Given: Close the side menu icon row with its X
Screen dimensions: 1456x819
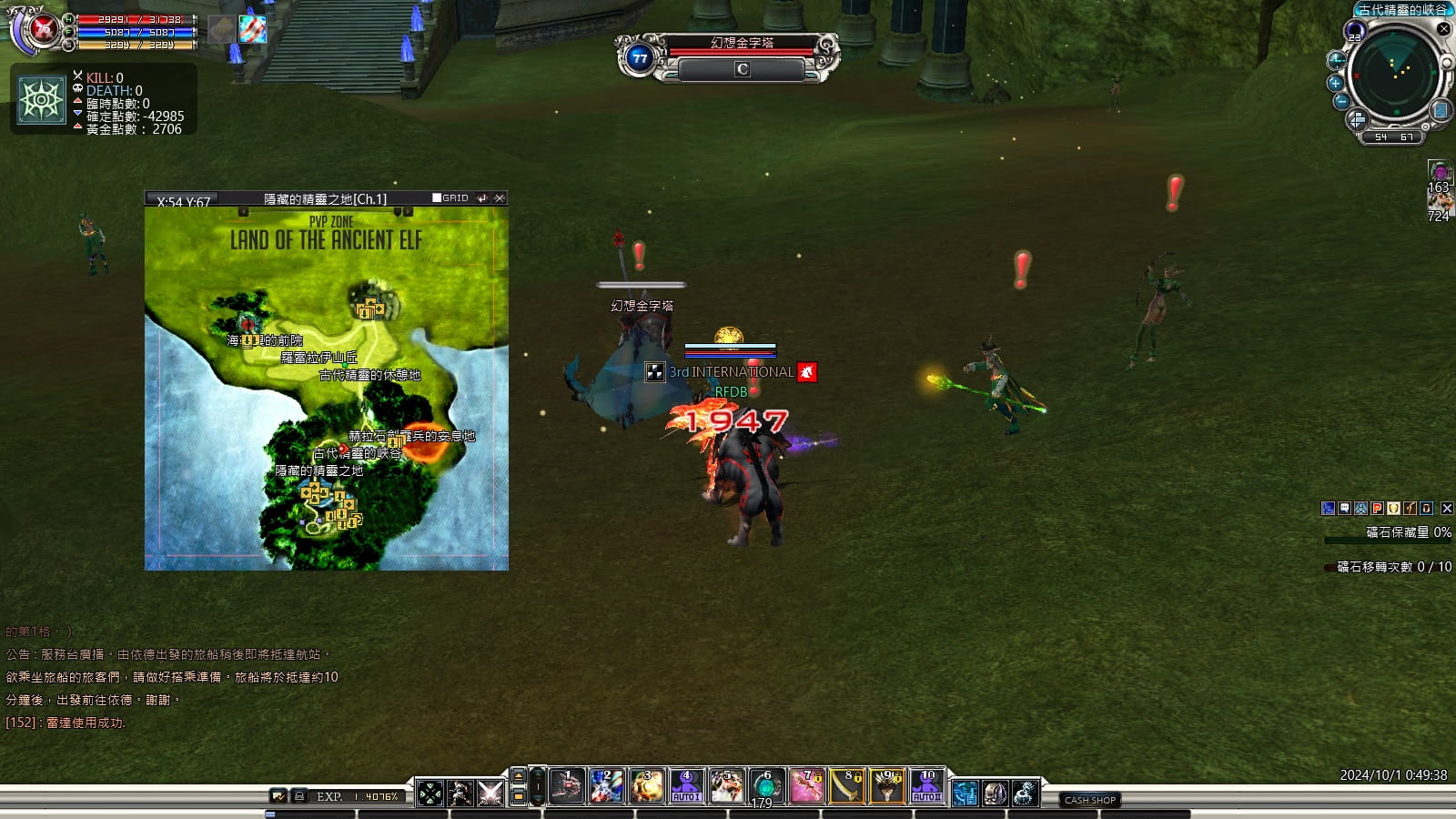Looking at the screenshot, I should pyautogui.click(x=1447, y=509).
